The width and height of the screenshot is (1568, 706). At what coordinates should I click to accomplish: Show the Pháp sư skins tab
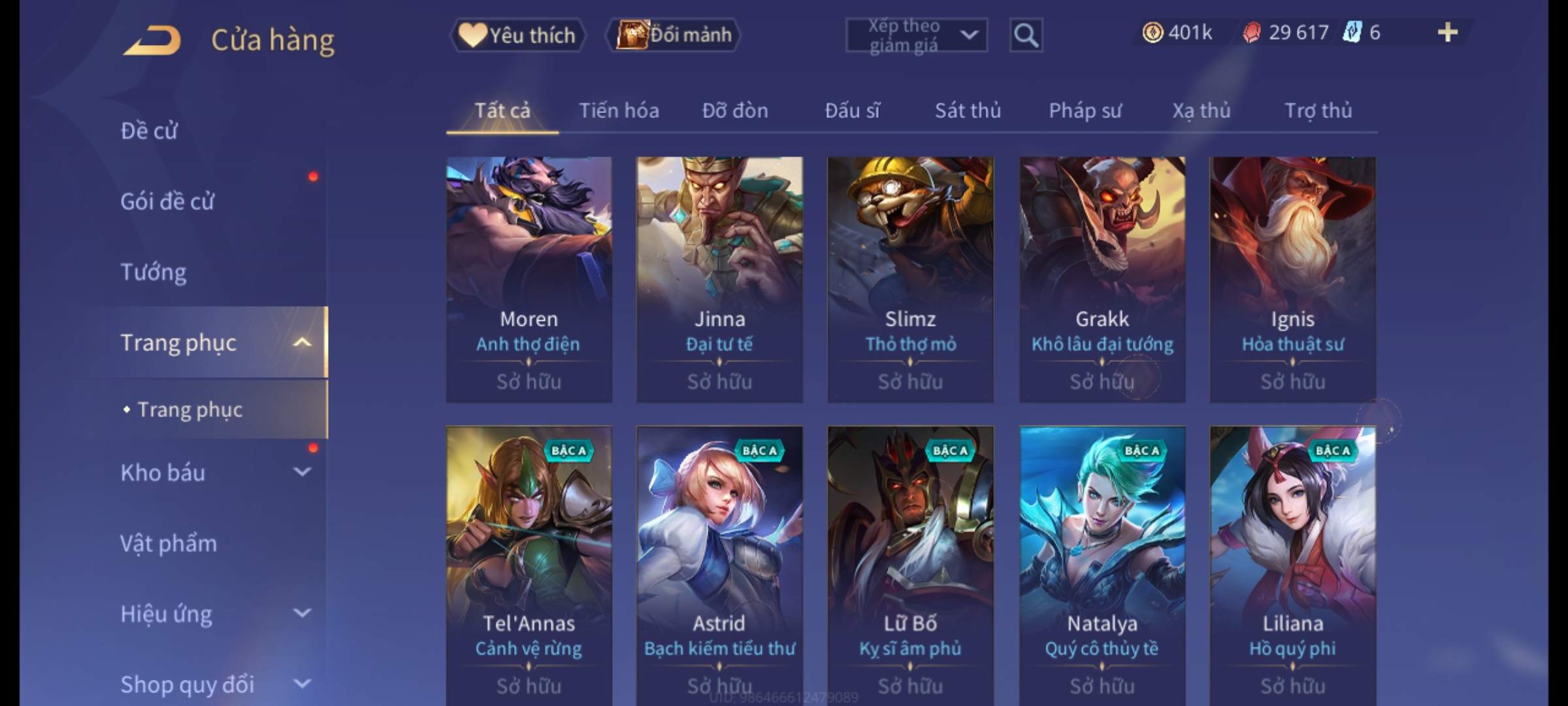click(1085, 111)
